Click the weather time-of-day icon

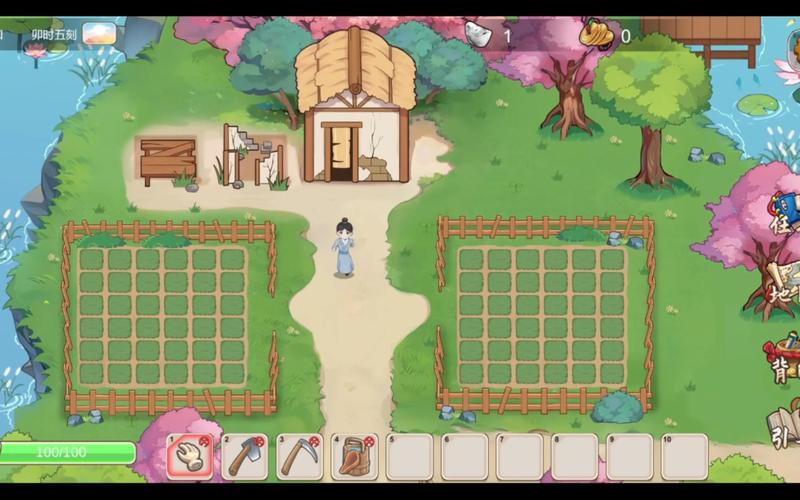(98, 35)
